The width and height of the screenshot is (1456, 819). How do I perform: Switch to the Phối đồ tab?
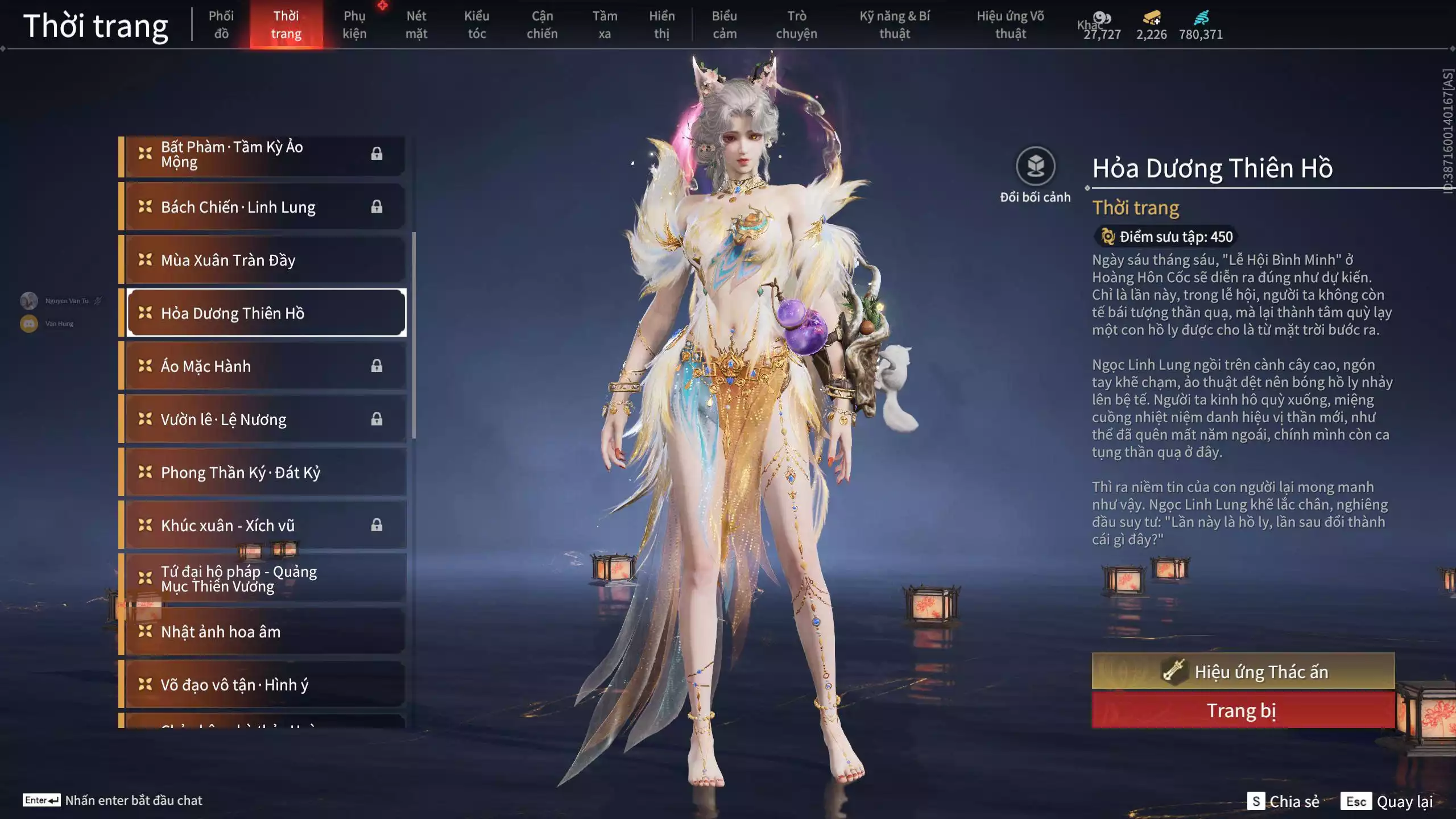pyautogui.click(x=221, y=24)
